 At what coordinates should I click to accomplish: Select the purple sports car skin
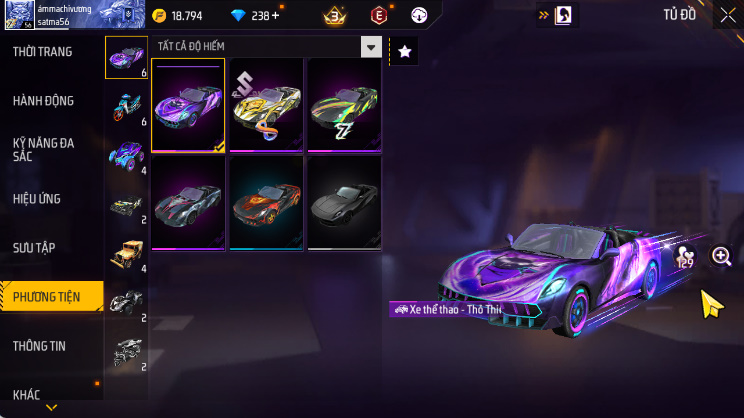point(188,105)
